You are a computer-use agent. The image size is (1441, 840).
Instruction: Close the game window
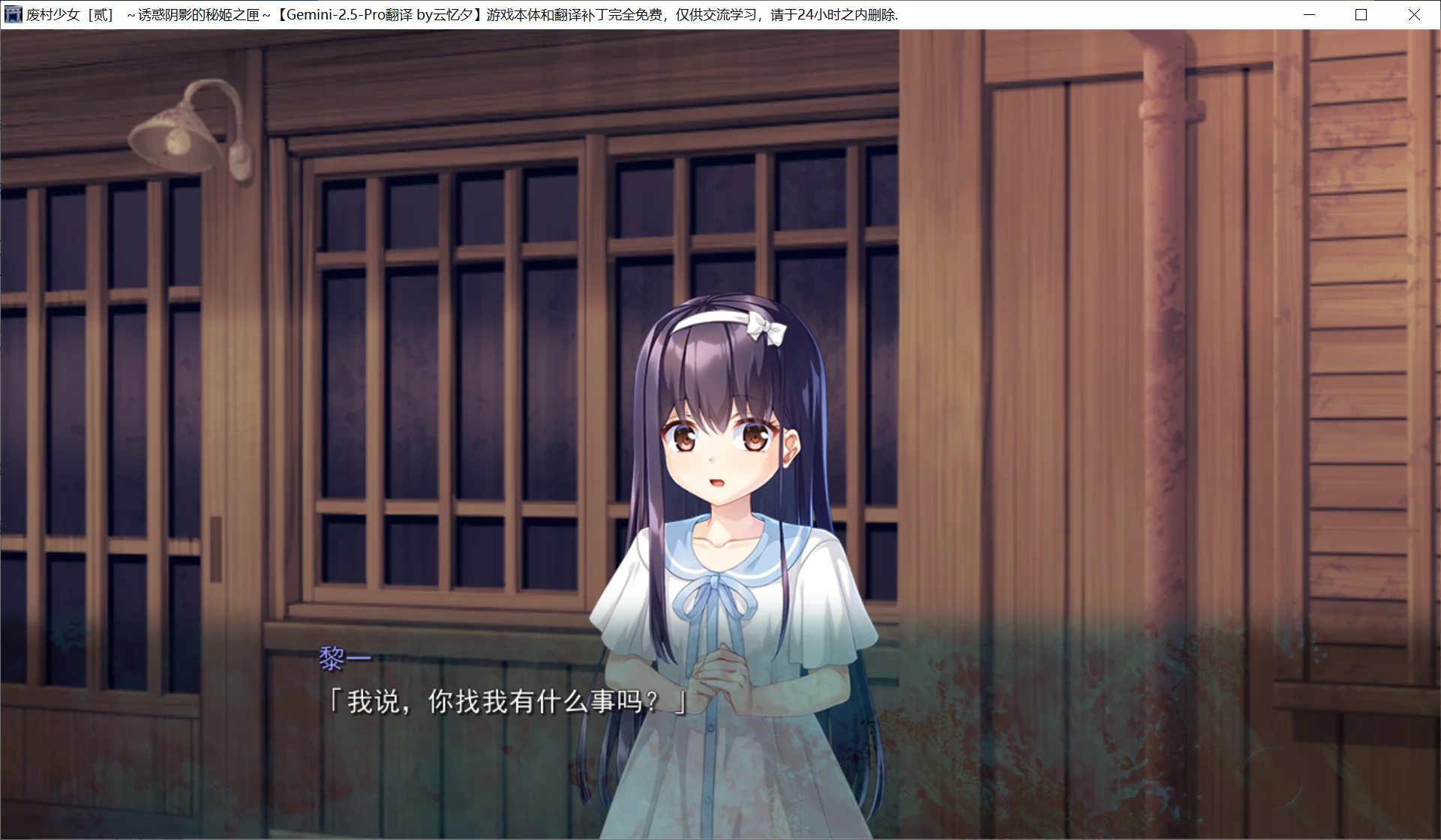(1413, 14)
